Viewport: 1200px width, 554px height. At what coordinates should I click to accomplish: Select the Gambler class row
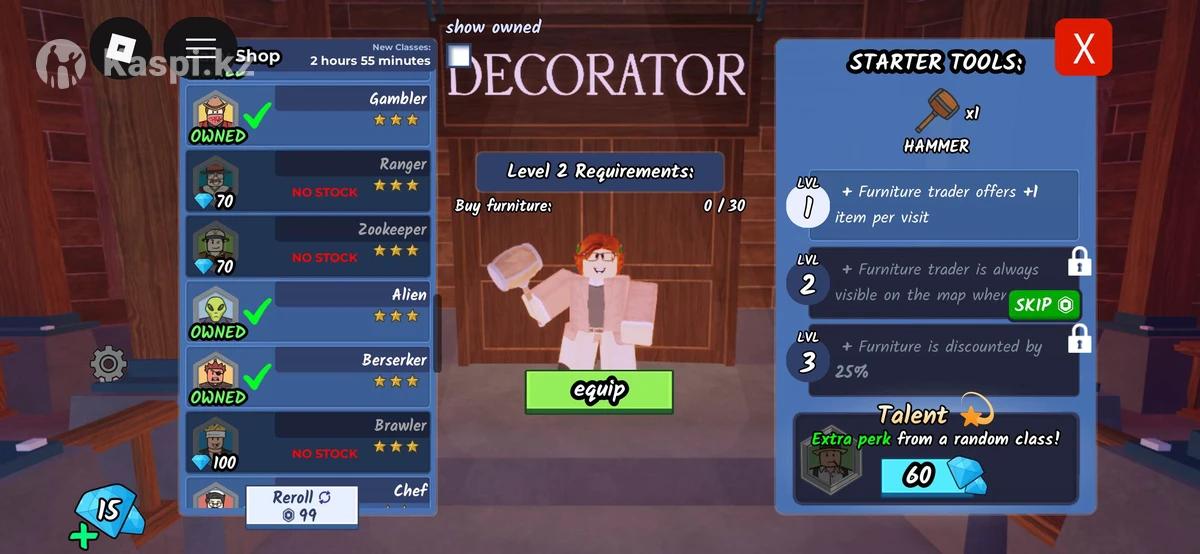[309, 115]
